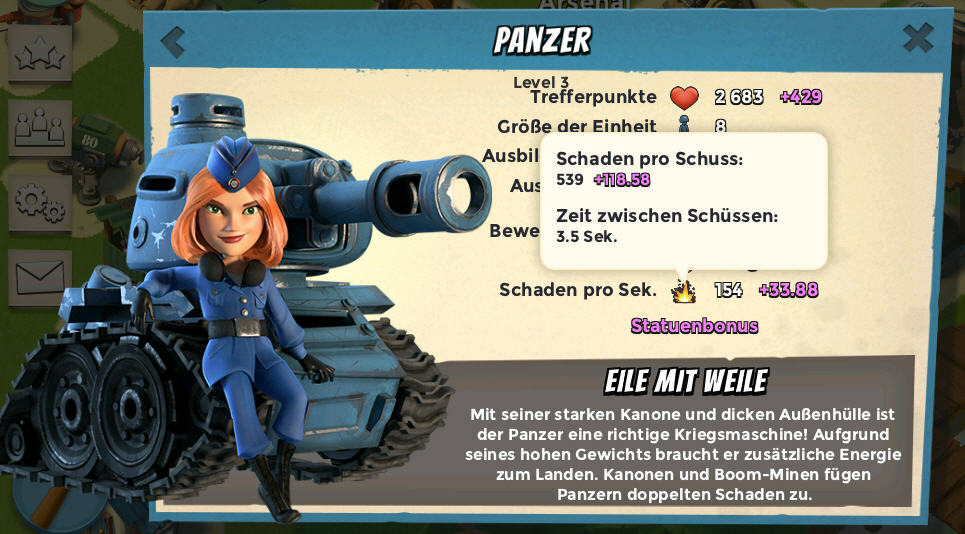Tap the heart icon next to Trefferpunkte
This screenshot has width=965, height=534.
[684, 97]
